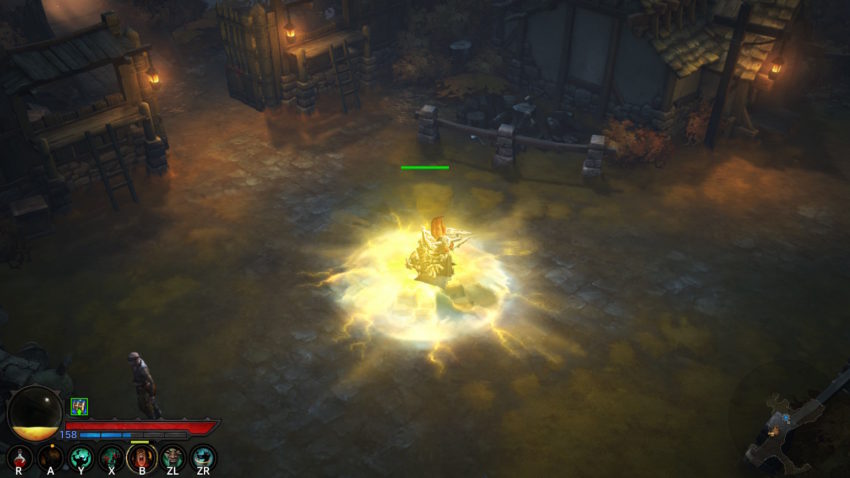Use the red health potion slot
Viewport: 850px width, 478px height.
coord(19,457)
